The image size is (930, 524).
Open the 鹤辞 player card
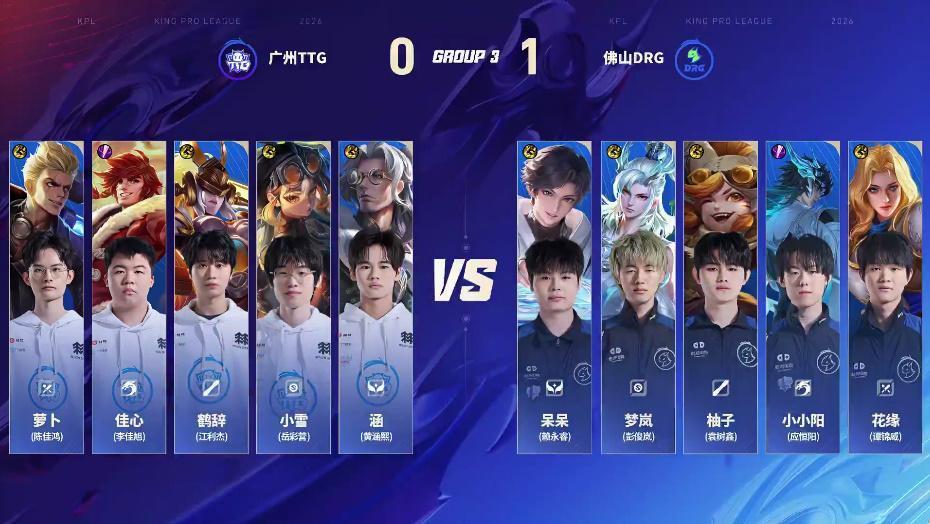click(211, 296)
